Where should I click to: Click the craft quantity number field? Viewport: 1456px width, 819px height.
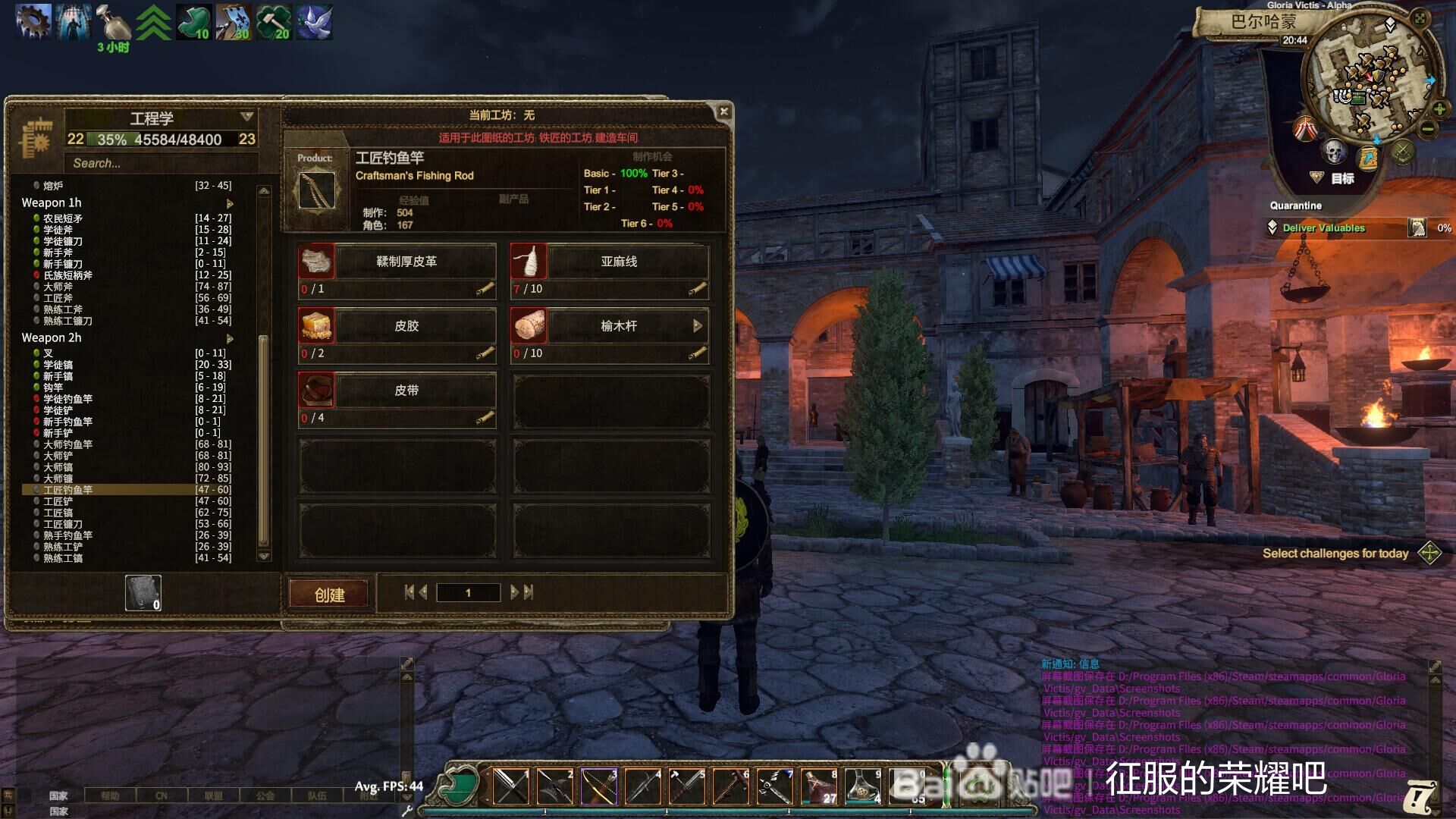click(468, 592)
